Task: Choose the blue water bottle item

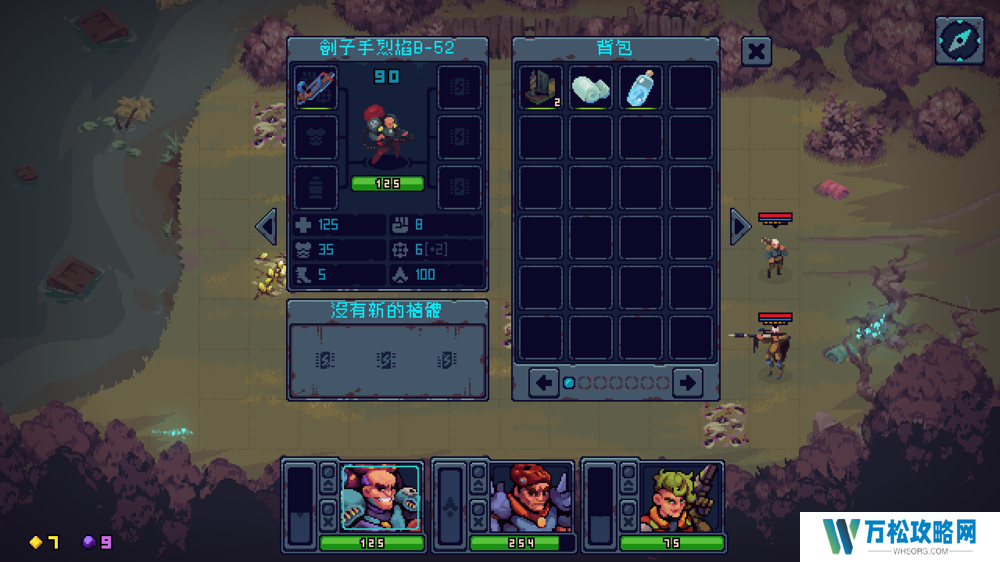Action: point(641,88)
